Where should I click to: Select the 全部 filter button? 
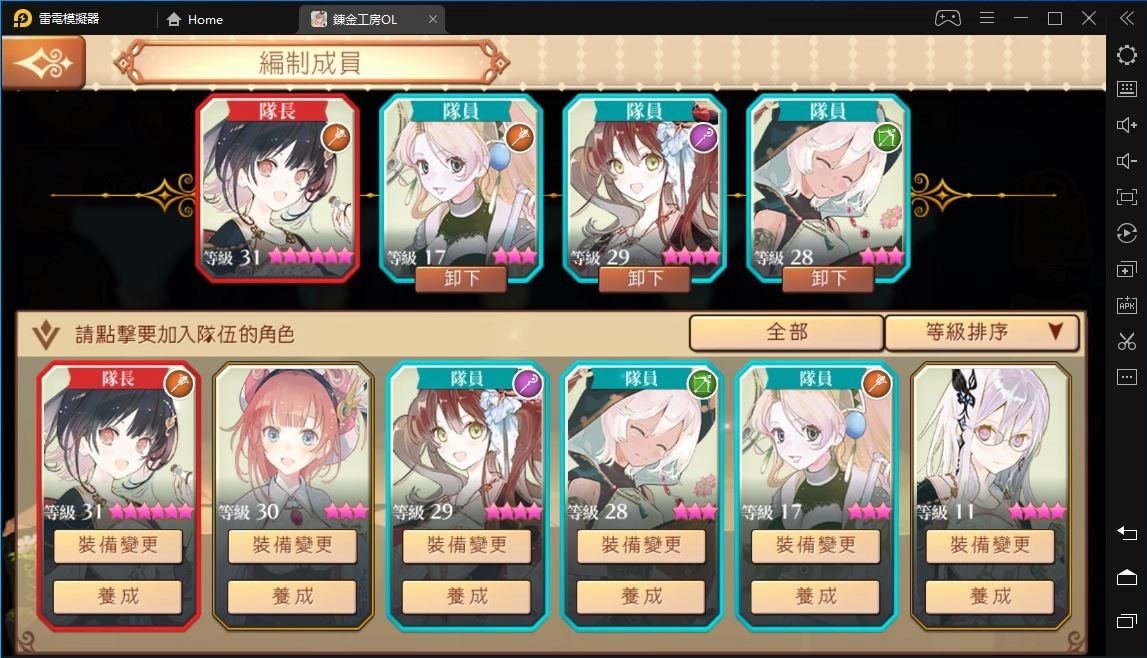(786, 333)
